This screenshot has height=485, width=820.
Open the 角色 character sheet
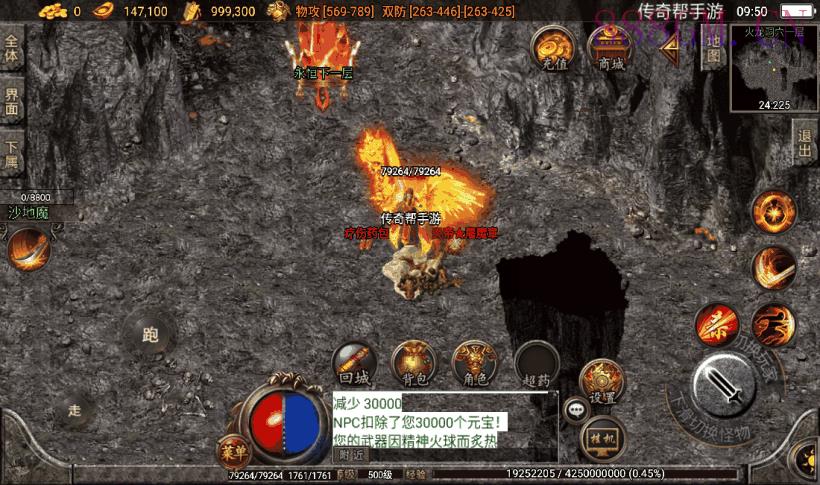(475, 364)
